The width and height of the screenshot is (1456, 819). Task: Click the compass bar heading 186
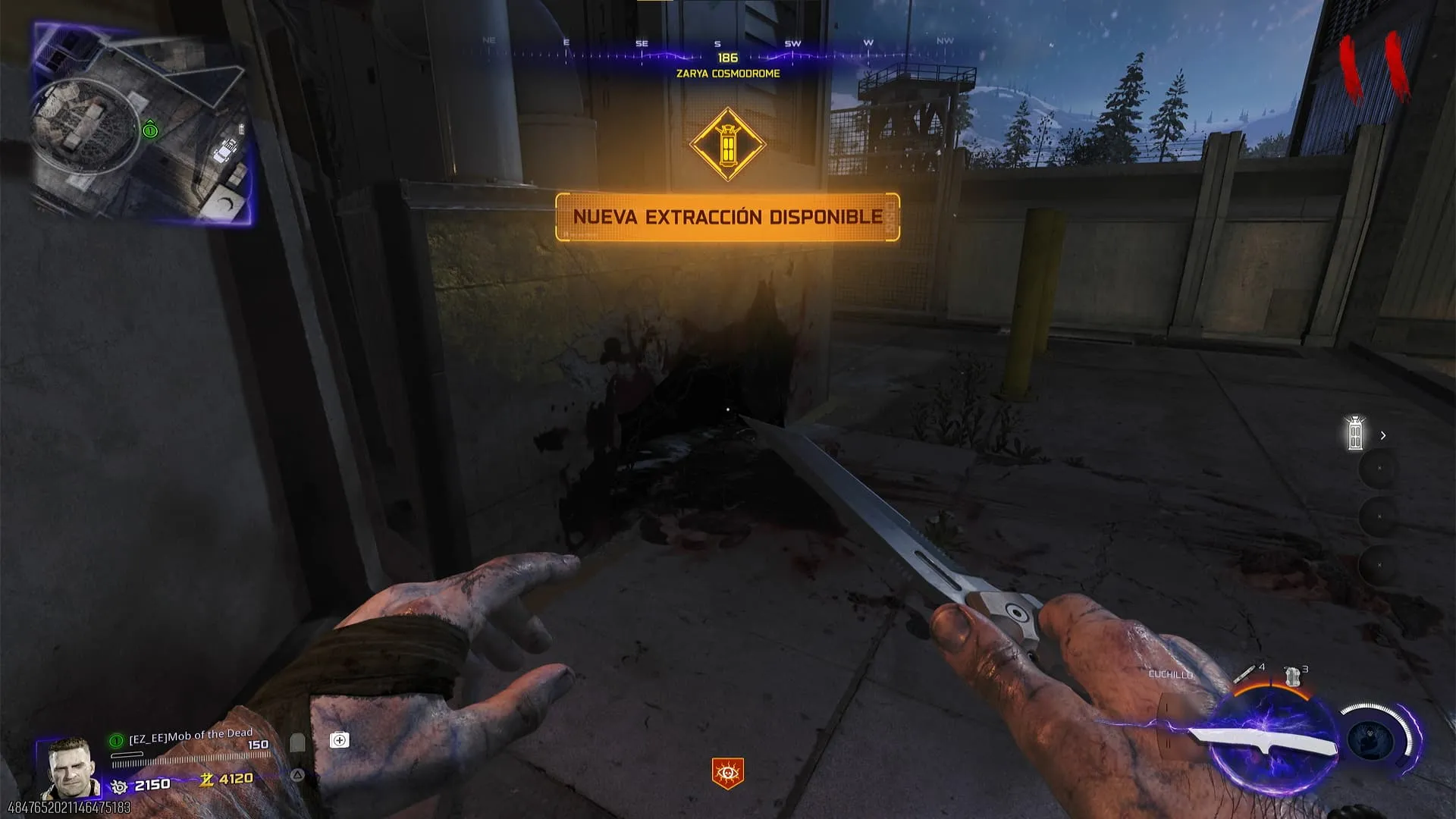[x=727, y=58]
